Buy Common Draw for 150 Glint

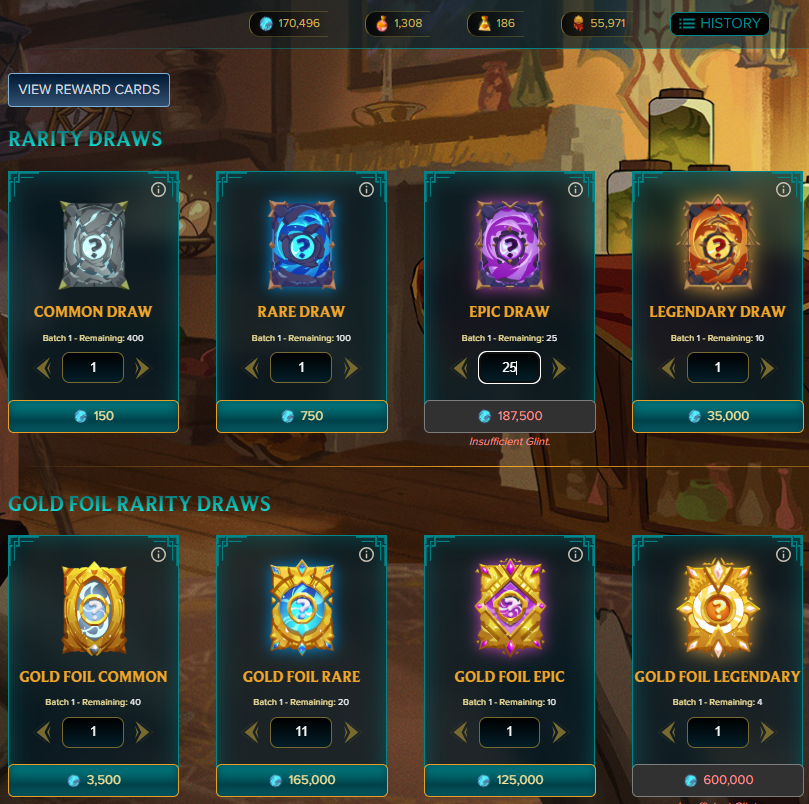[x=93, y=416]
